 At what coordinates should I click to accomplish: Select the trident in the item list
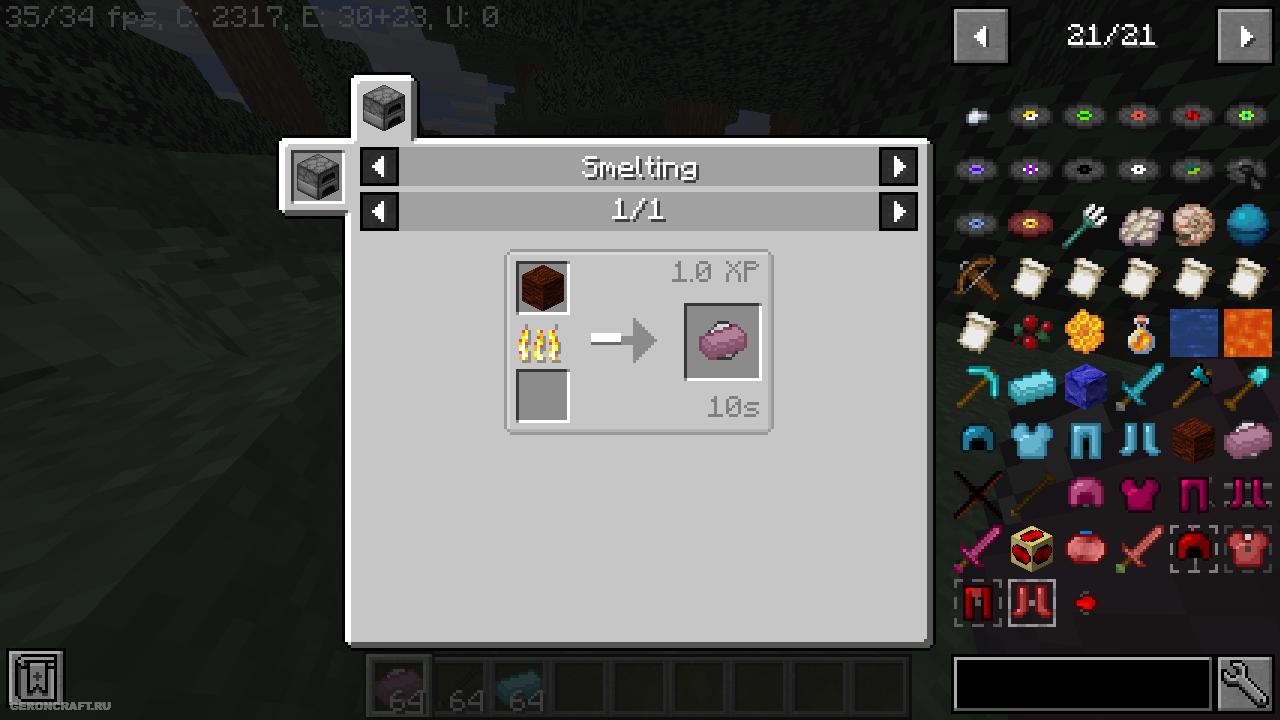[1085, 225]
